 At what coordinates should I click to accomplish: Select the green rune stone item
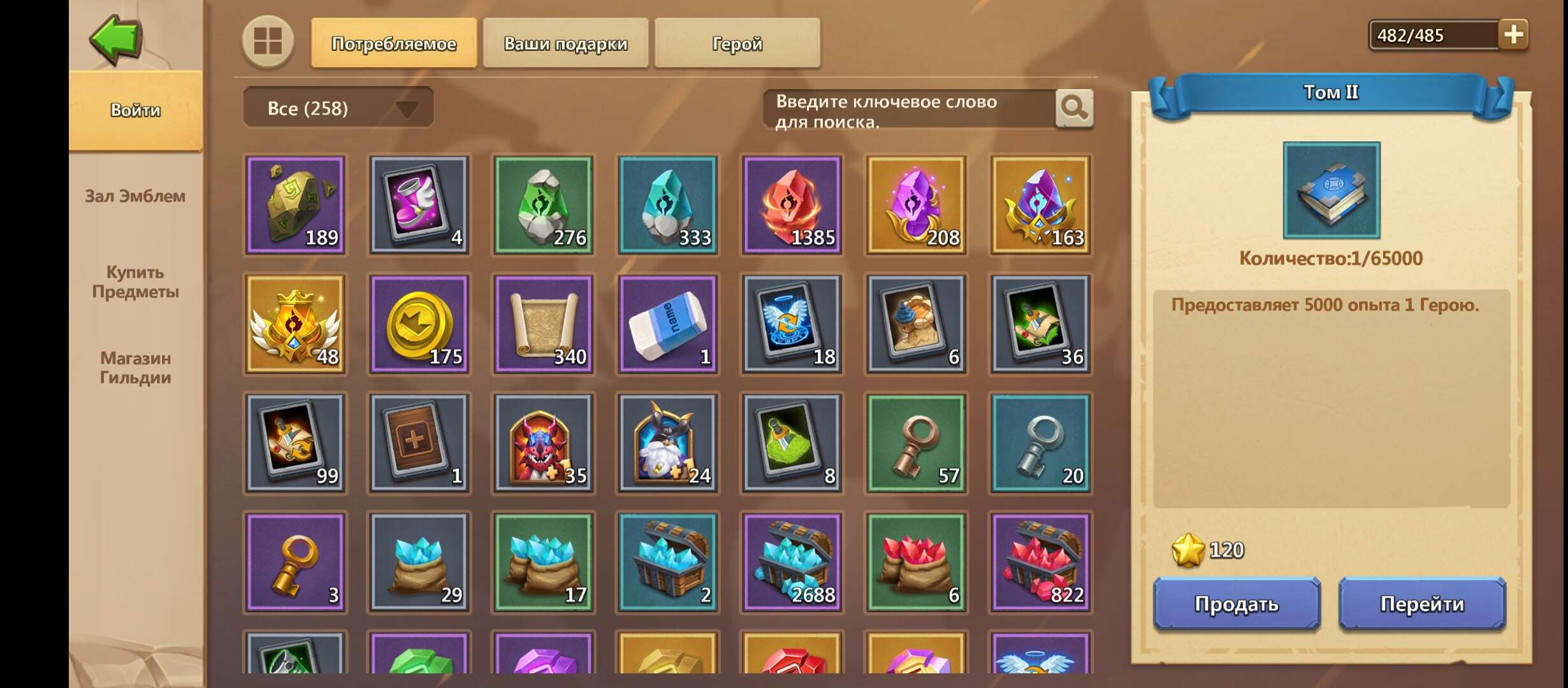[x=542, y=205]
